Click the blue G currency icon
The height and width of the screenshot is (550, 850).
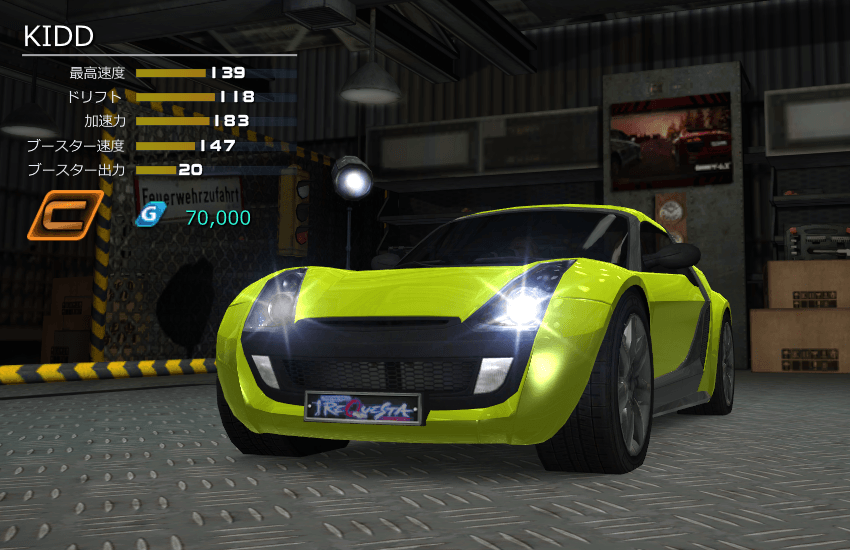click(x=150, y=216)
